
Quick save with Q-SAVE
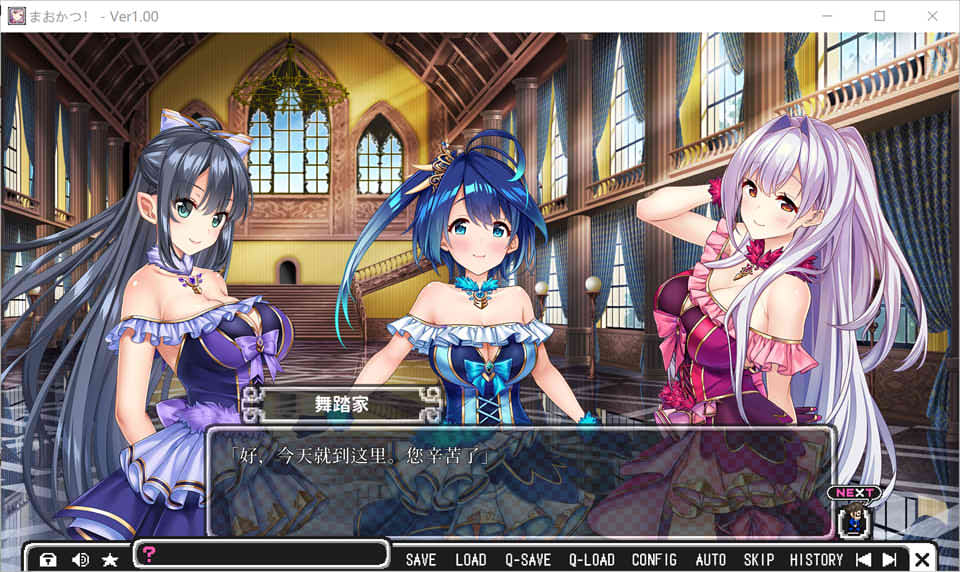coord(528,560)
